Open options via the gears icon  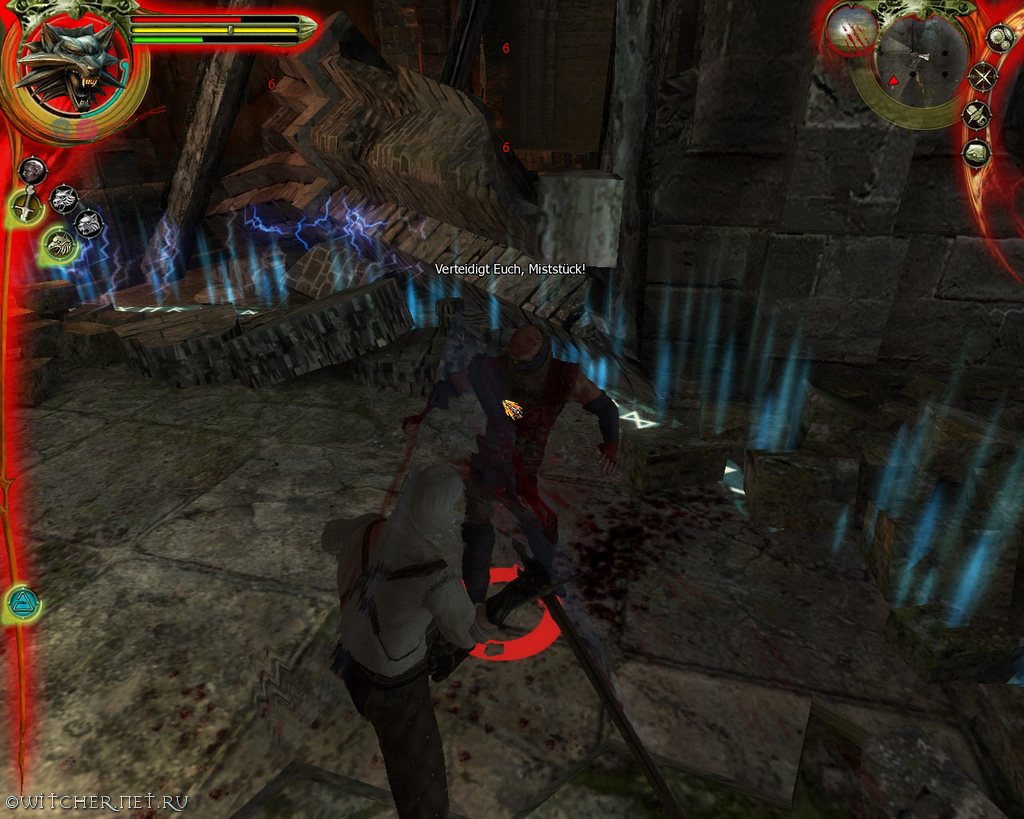(1000, 37)
